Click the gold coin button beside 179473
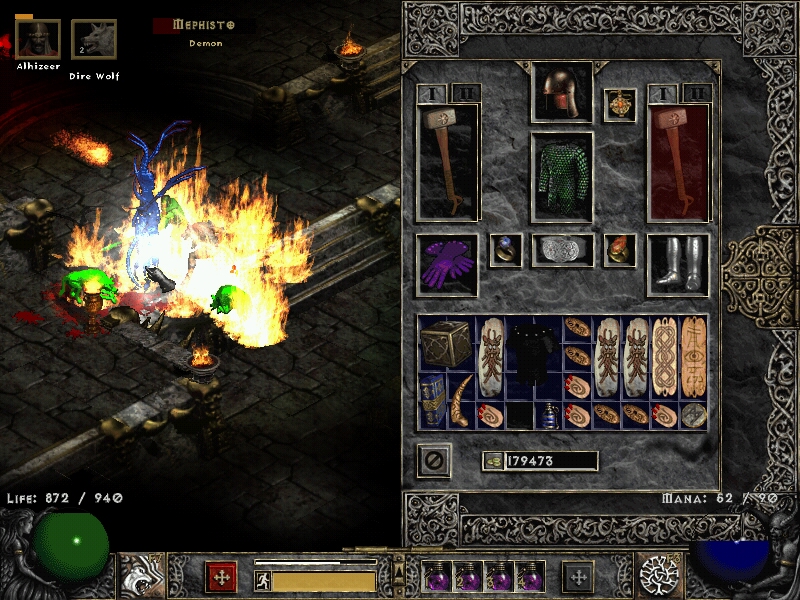 click(x=492, y=461)
